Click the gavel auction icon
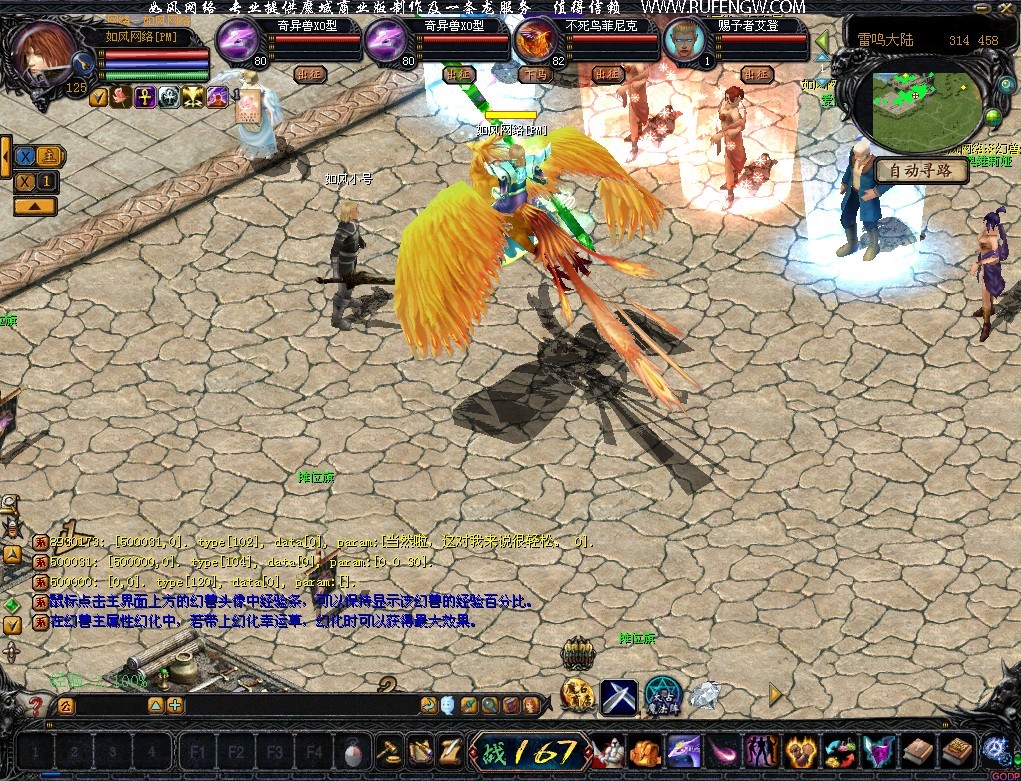This screenshot has height=781, width=1021. coord(387,750)
